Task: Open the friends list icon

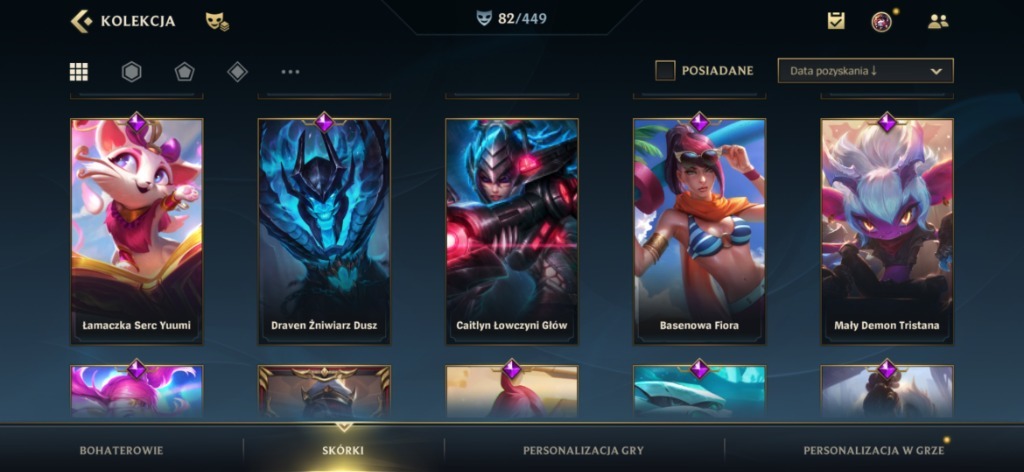Action: pyautogui.click(x=938, y=21)
